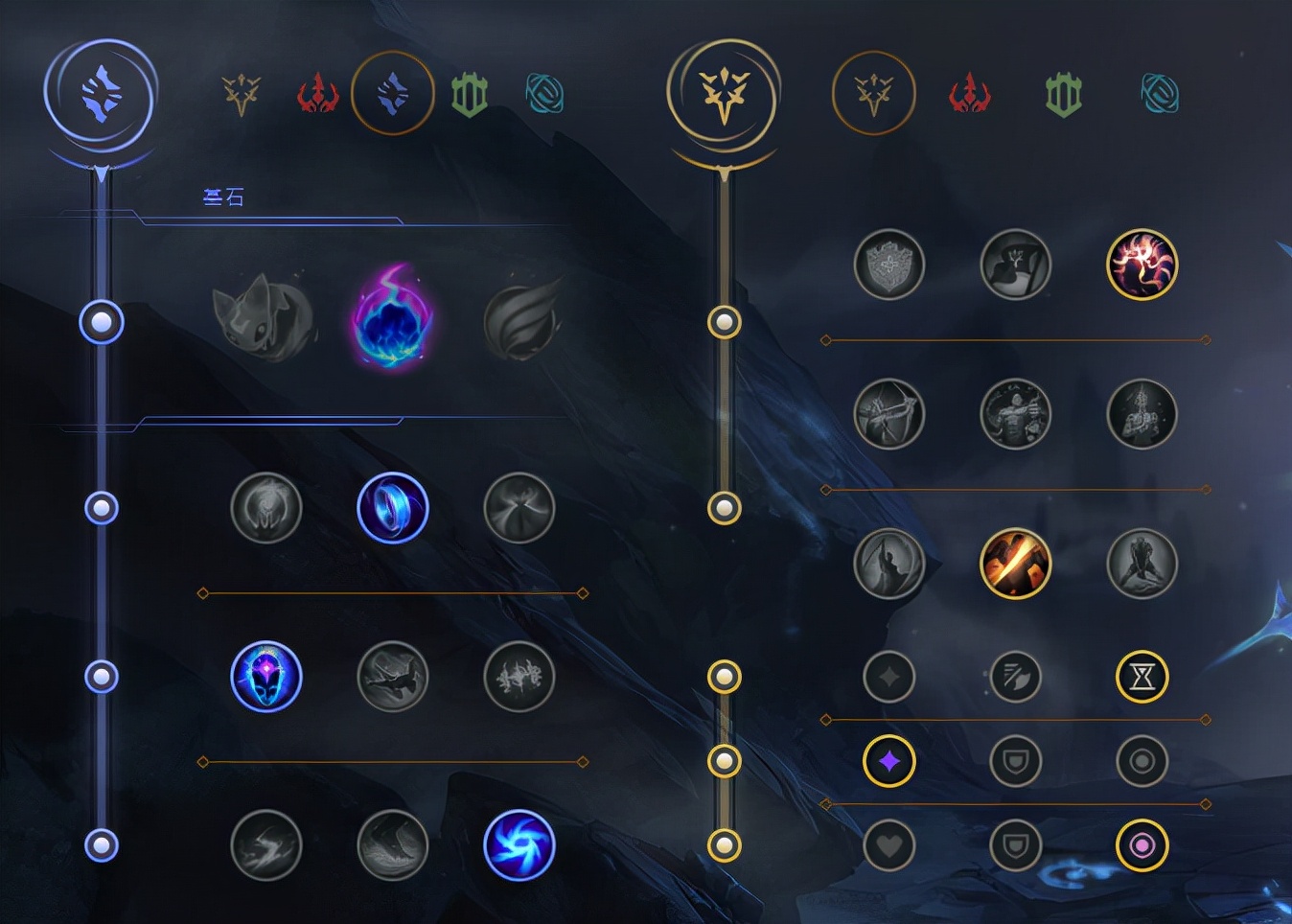The image size is (1292, 924).
Task: Select the Summon Aery keystone rune
Action: pyautogui.click(x=264, y=318)
